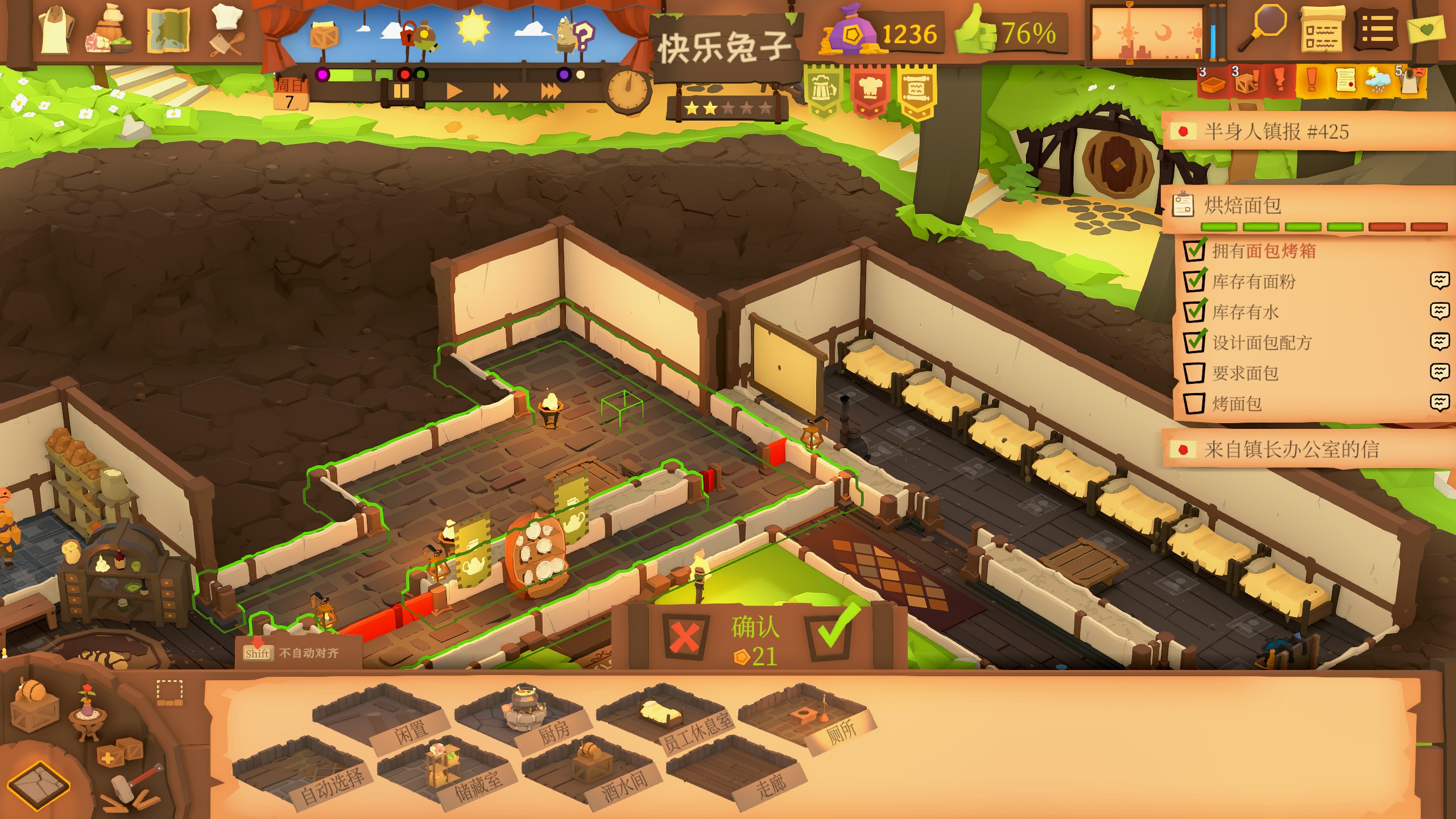This screenshot has width=1456, height=819.
Task: Choose the 储藏室 storage room type
Action: [x=444, y=771]
